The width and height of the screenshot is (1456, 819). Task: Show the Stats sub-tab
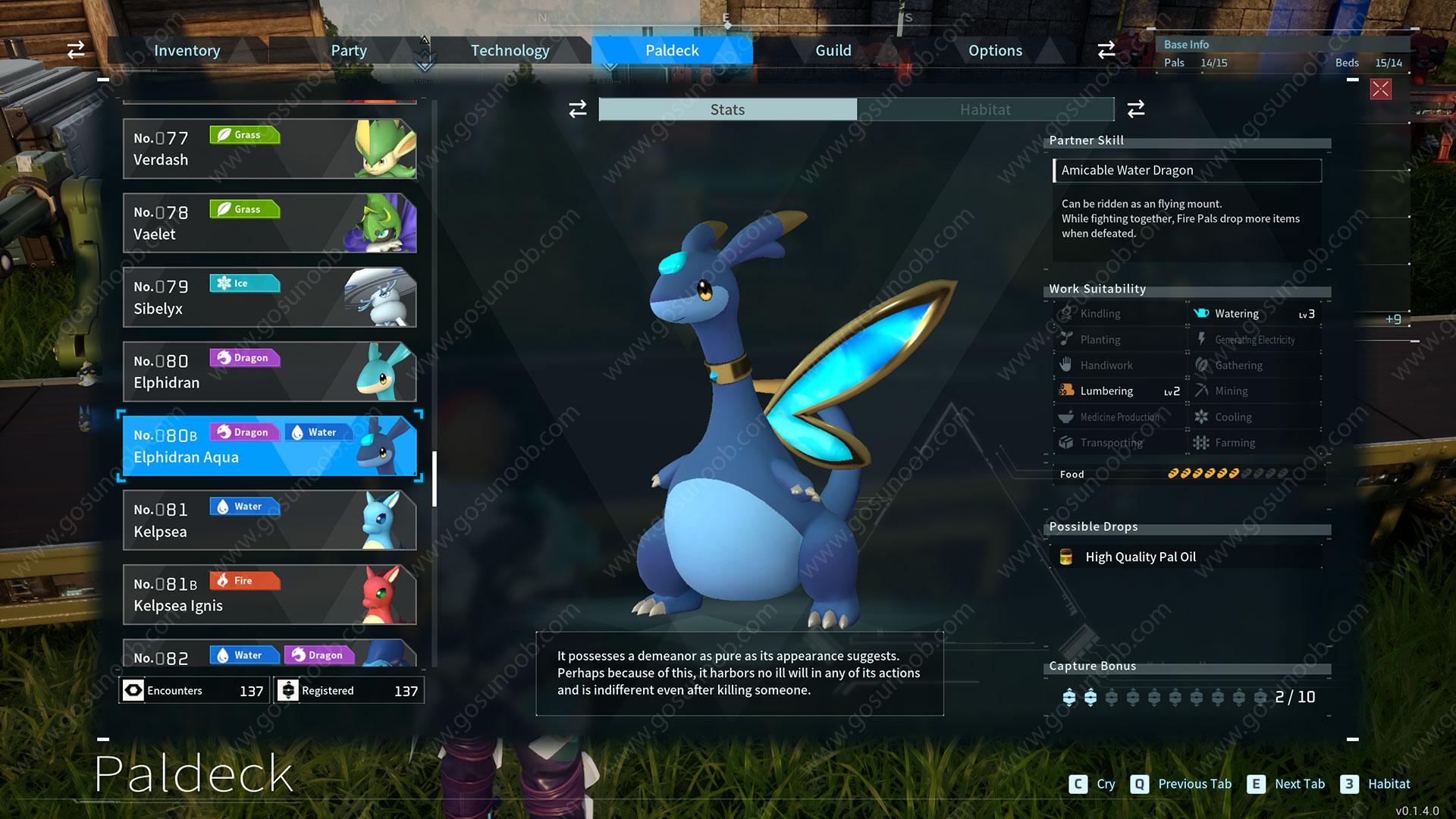click(727, 110)
